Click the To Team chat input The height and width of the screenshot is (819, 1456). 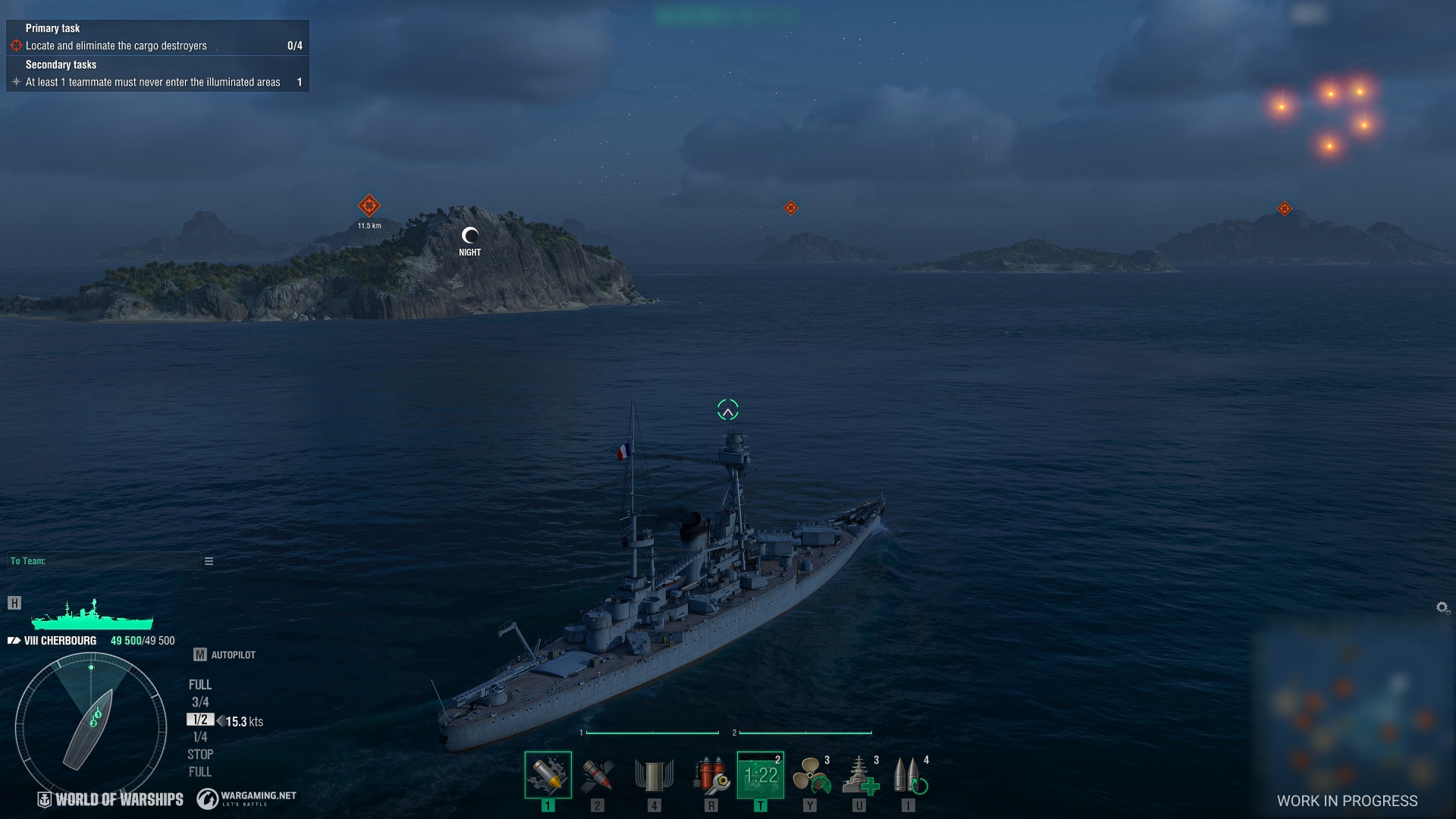103,561
